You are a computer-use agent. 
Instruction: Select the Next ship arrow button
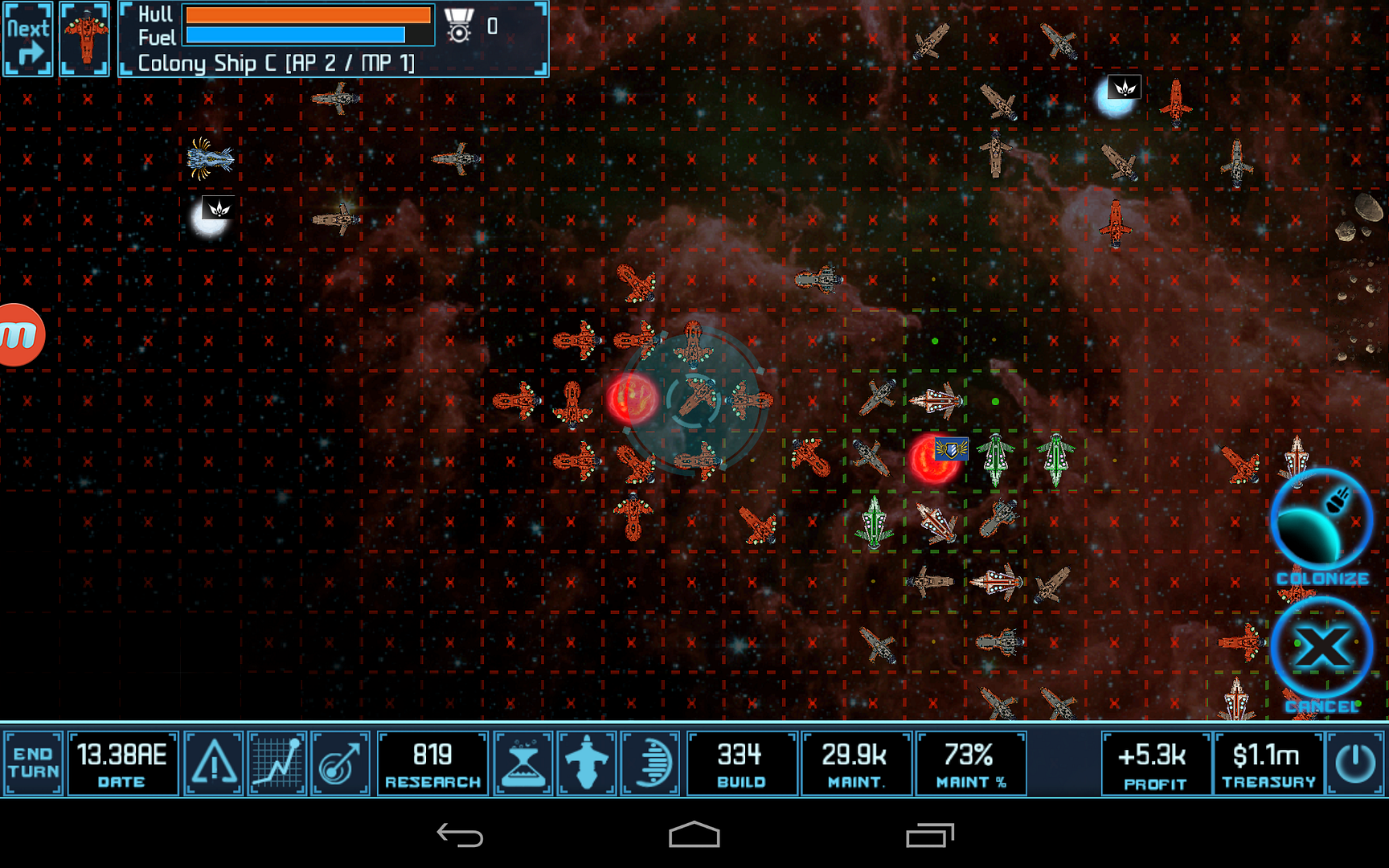(x=28, y=39)
